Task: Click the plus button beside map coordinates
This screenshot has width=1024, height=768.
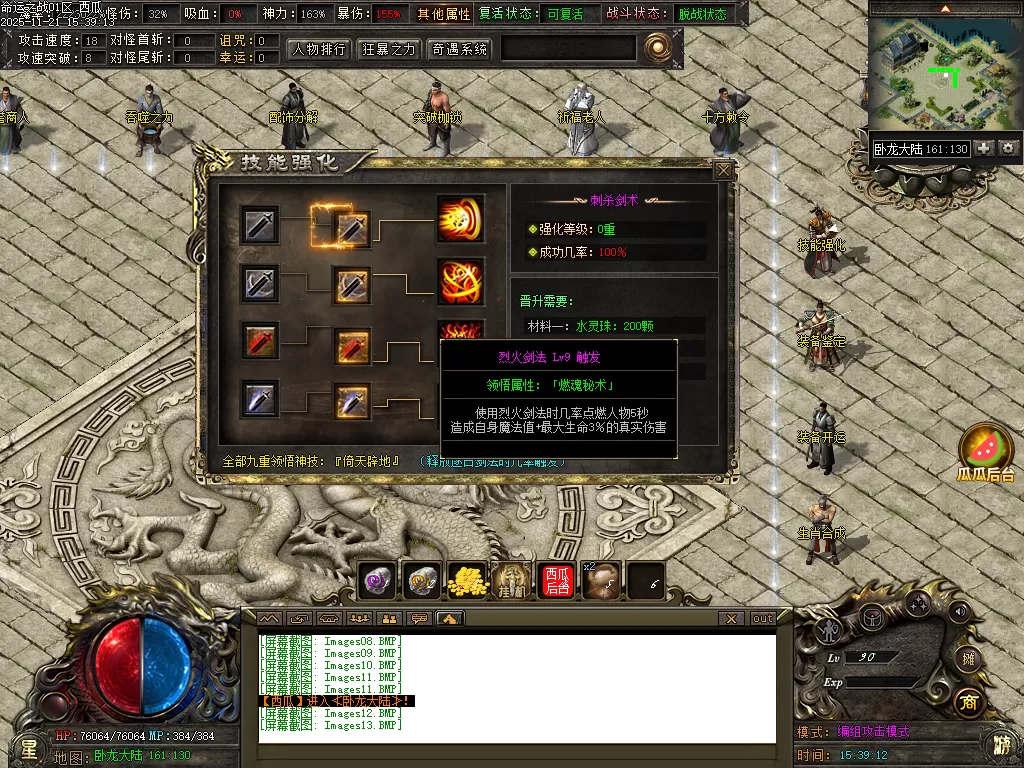Action: pos(985,148)
